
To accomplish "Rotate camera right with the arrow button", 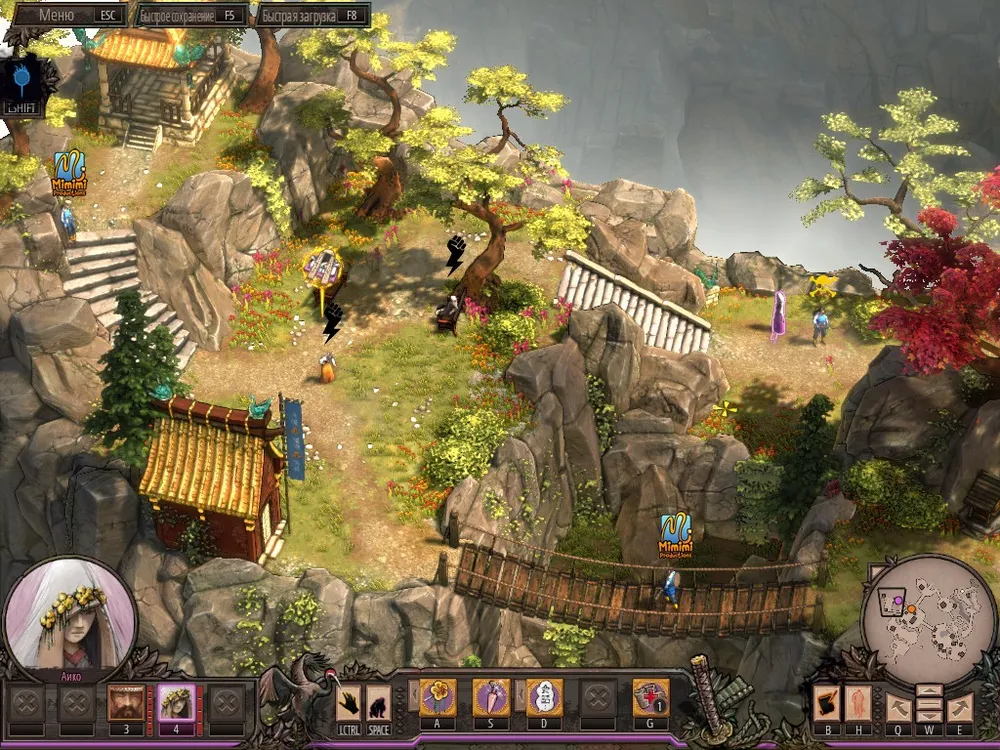I will [959, 707].
